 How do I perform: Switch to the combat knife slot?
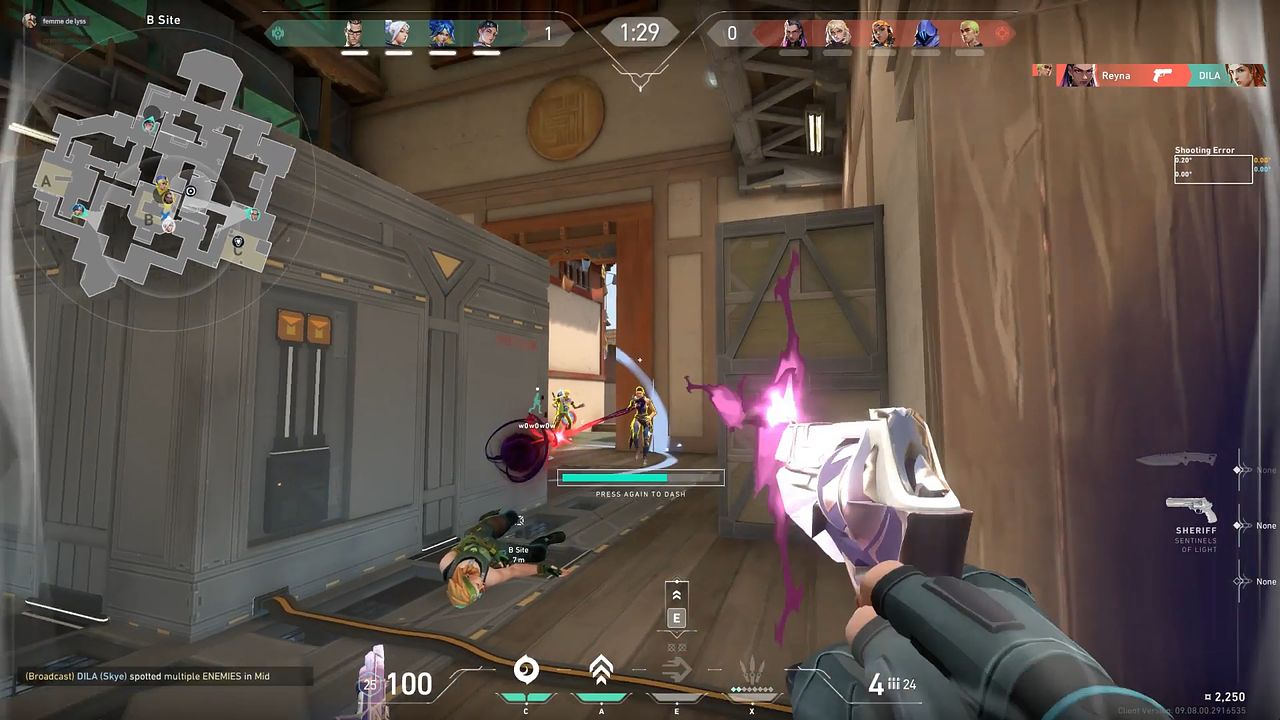click(x=1177, y=460)
